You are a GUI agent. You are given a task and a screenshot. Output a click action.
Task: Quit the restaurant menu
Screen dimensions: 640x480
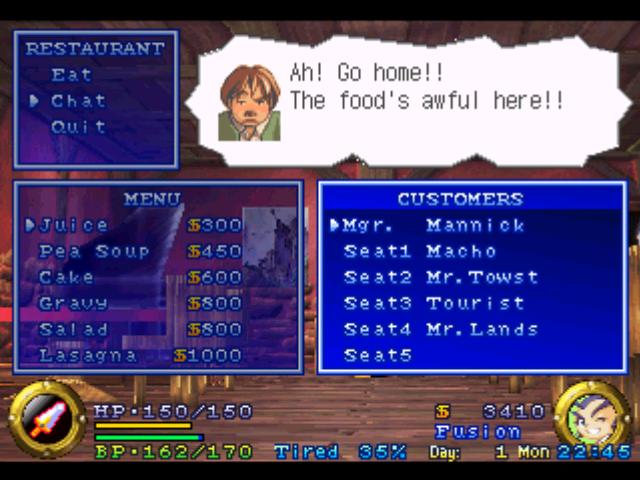click(x=78, y=127)
